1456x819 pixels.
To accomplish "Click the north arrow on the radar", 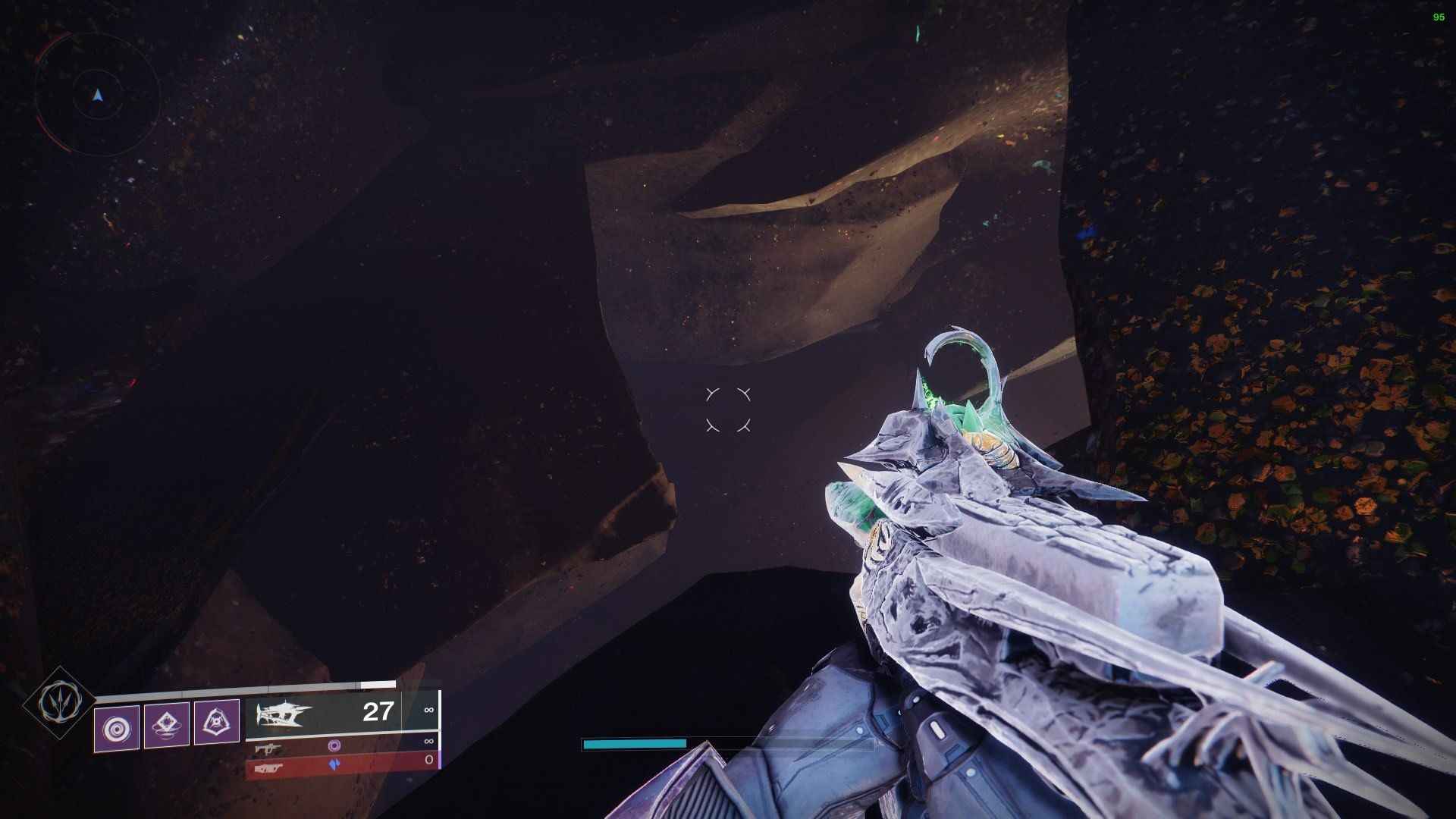I will pos(97,94).
